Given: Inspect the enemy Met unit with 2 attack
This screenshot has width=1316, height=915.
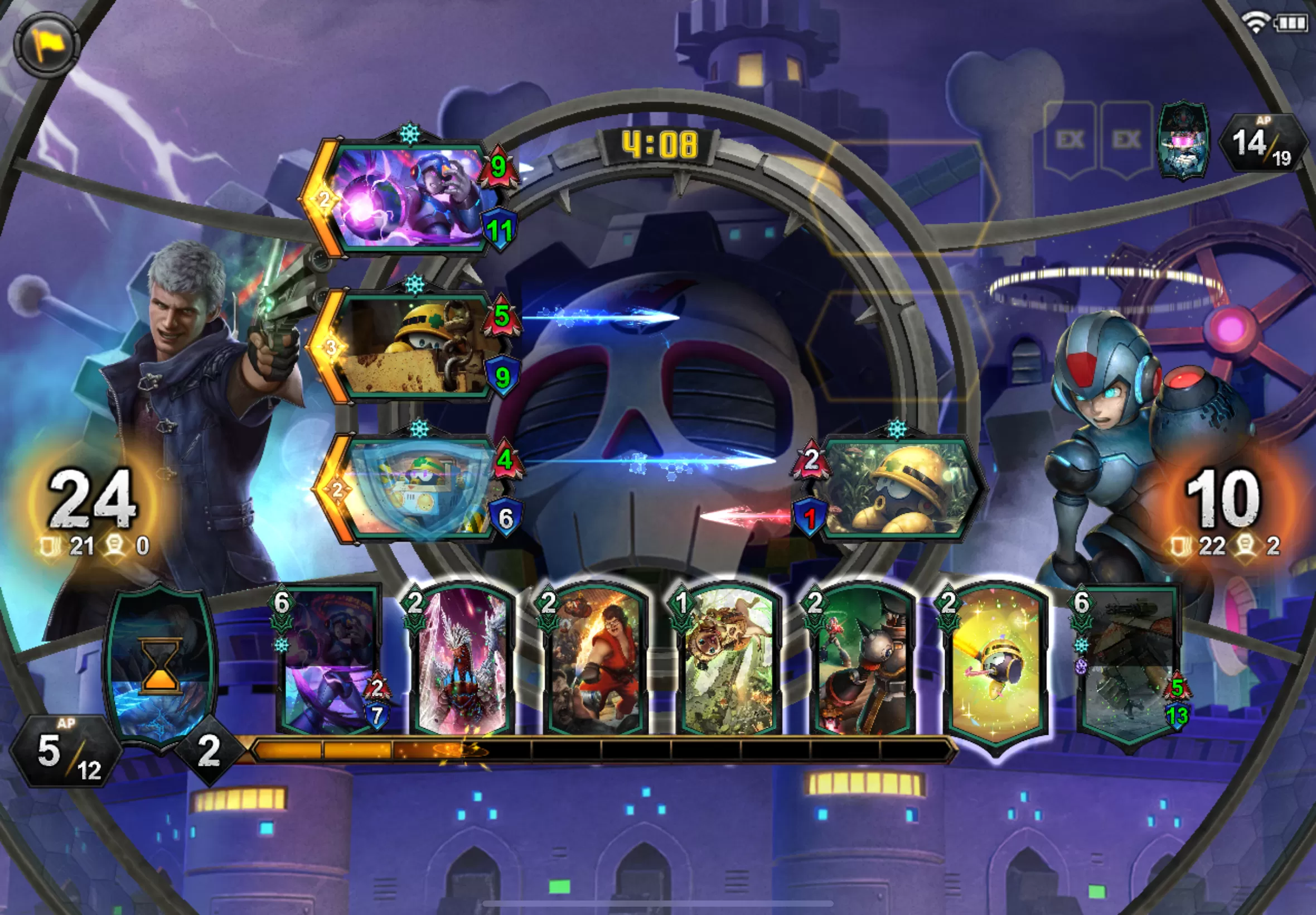Looking at the screenshot, I should (x=899, y=488).
